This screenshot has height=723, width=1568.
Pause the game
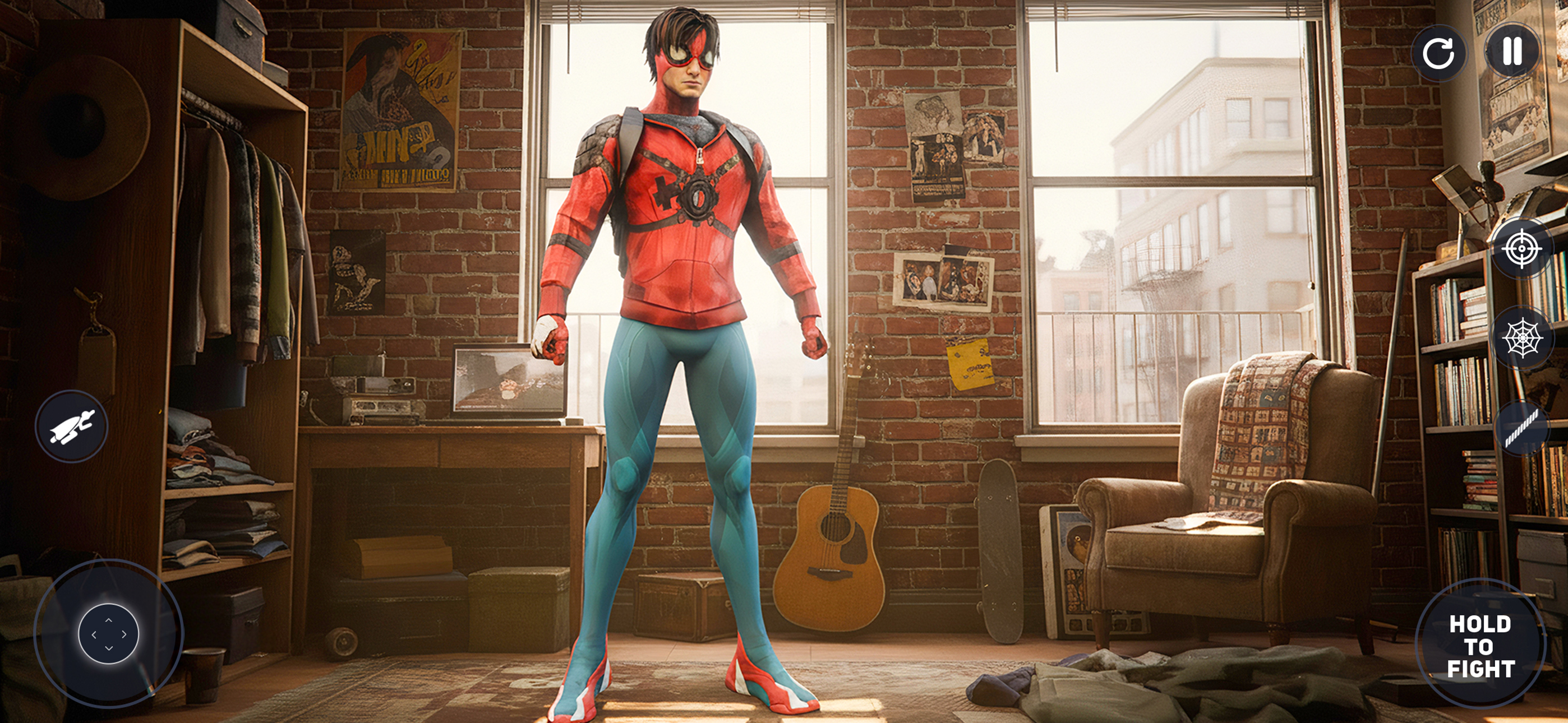[1514, 55]
